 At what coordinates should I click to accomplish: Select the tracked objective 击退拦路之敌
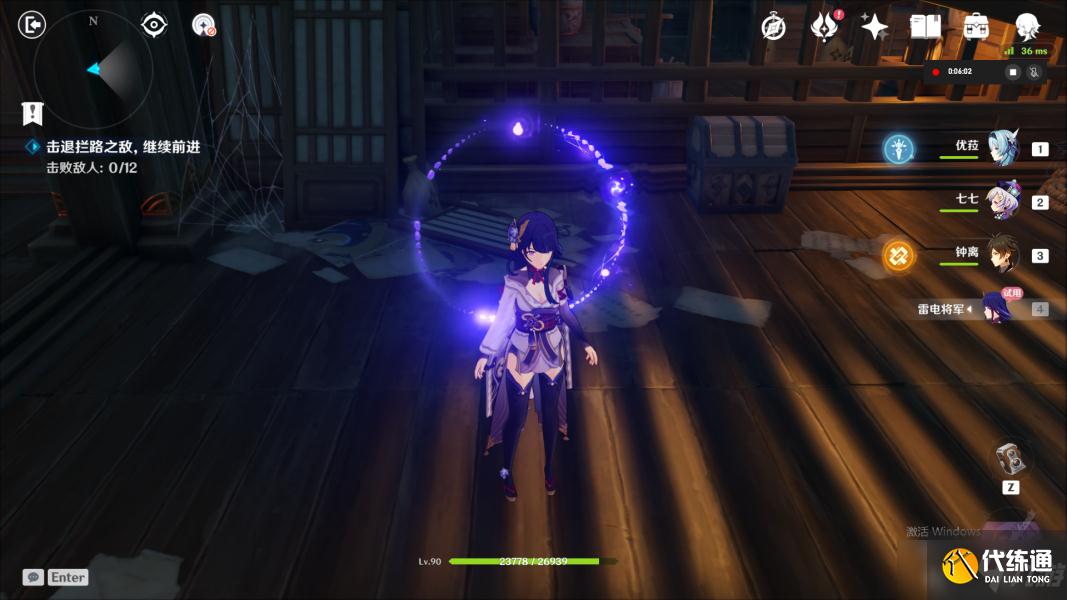pos(123,146)
